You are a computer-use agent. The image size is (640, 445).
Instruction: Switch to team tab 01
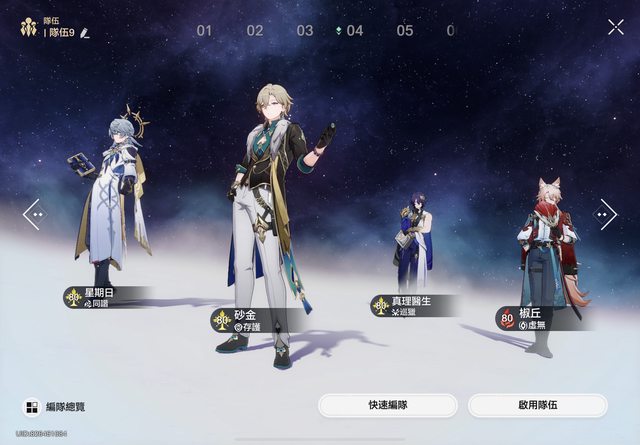tap(204, 31)
